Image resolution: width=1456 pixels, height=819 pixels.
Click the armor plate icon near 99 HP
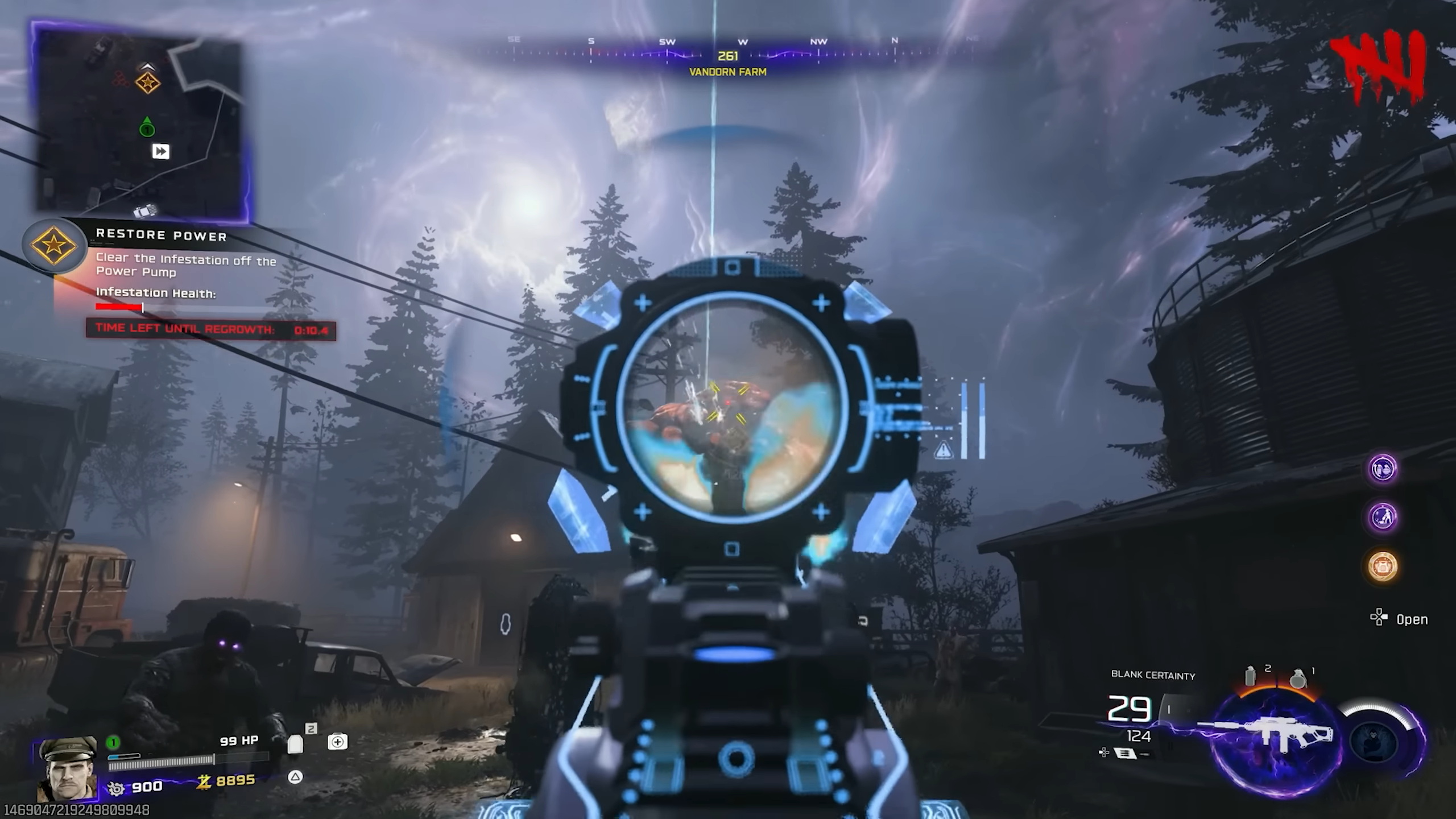297,742
